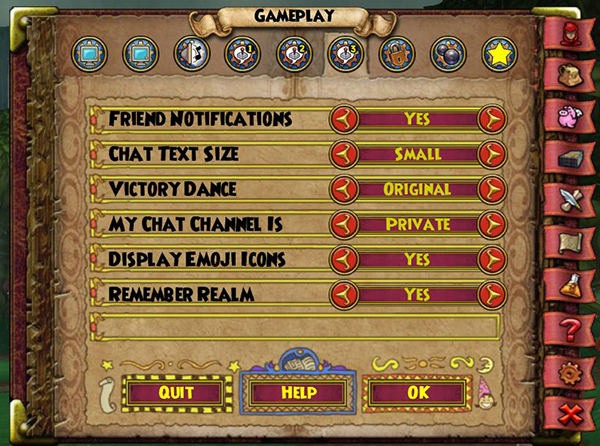600x446 pixels.
Task: Open gameplay options page 2 tab
Action: (x=292, y=54)
